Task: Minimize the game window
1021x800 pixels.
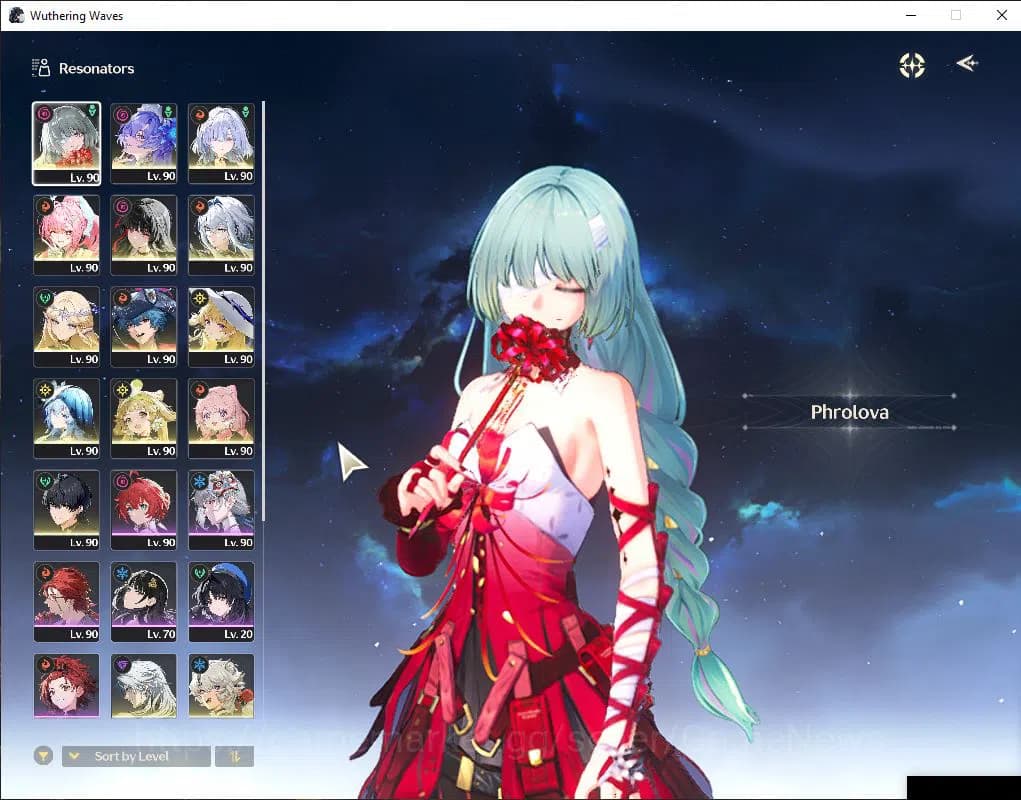Action: (910, 15)
